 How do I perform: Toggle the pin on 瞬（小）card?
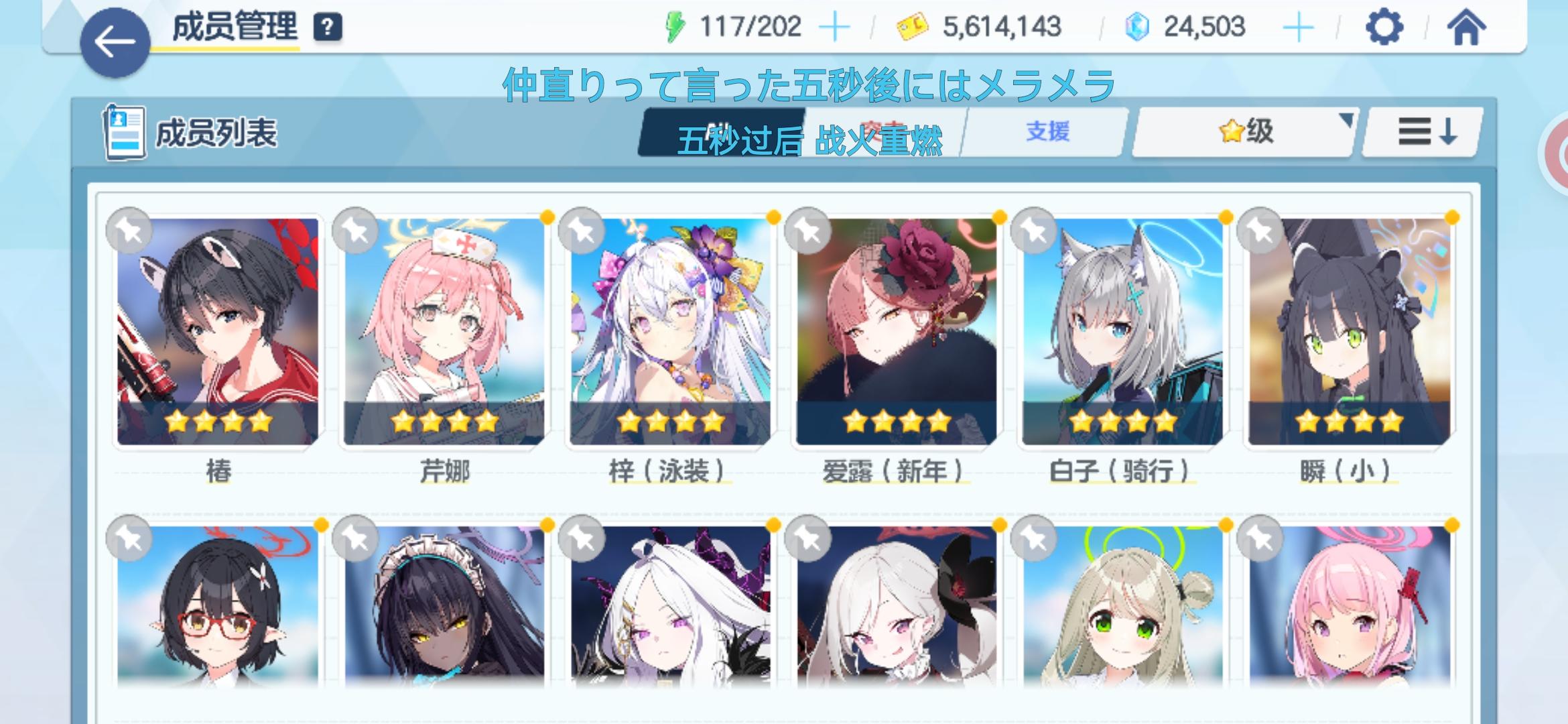pos(1260,231)
